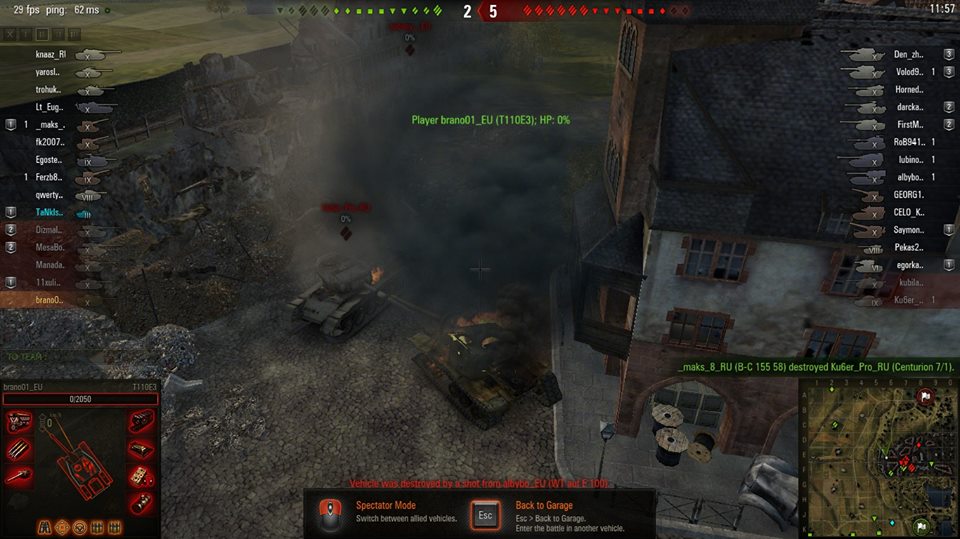Select enemy CELO_K in the team list
960x539 pixels.
click(x=908, y=212)
